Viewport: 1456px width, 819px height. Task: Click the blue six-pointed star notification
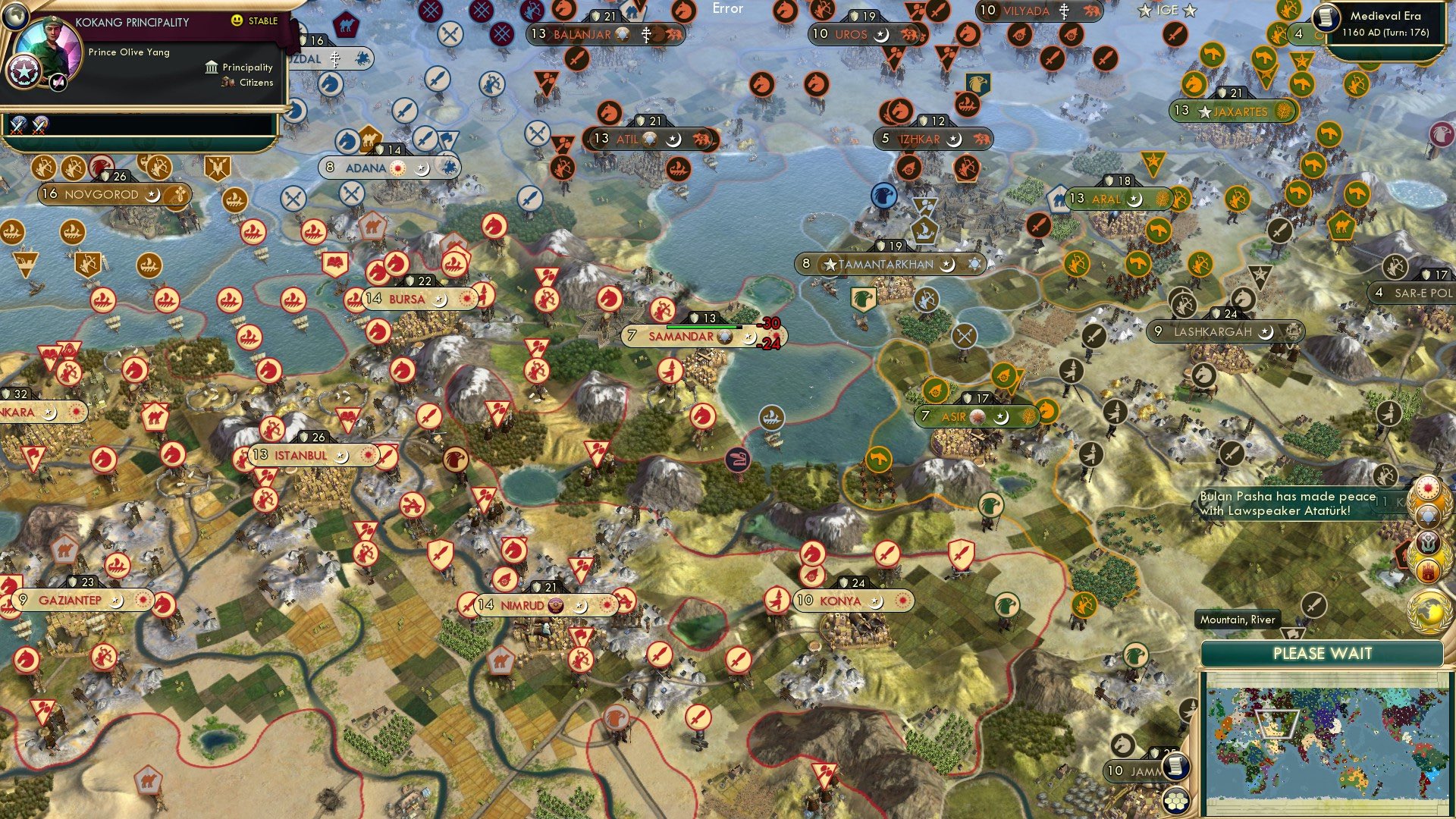[1428, 516]
